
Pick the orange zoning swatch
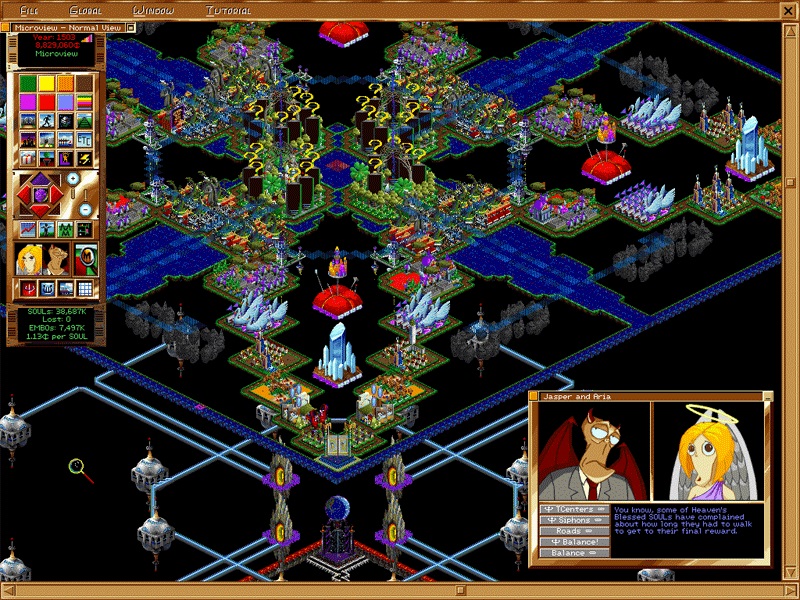(x=65, y=83)
